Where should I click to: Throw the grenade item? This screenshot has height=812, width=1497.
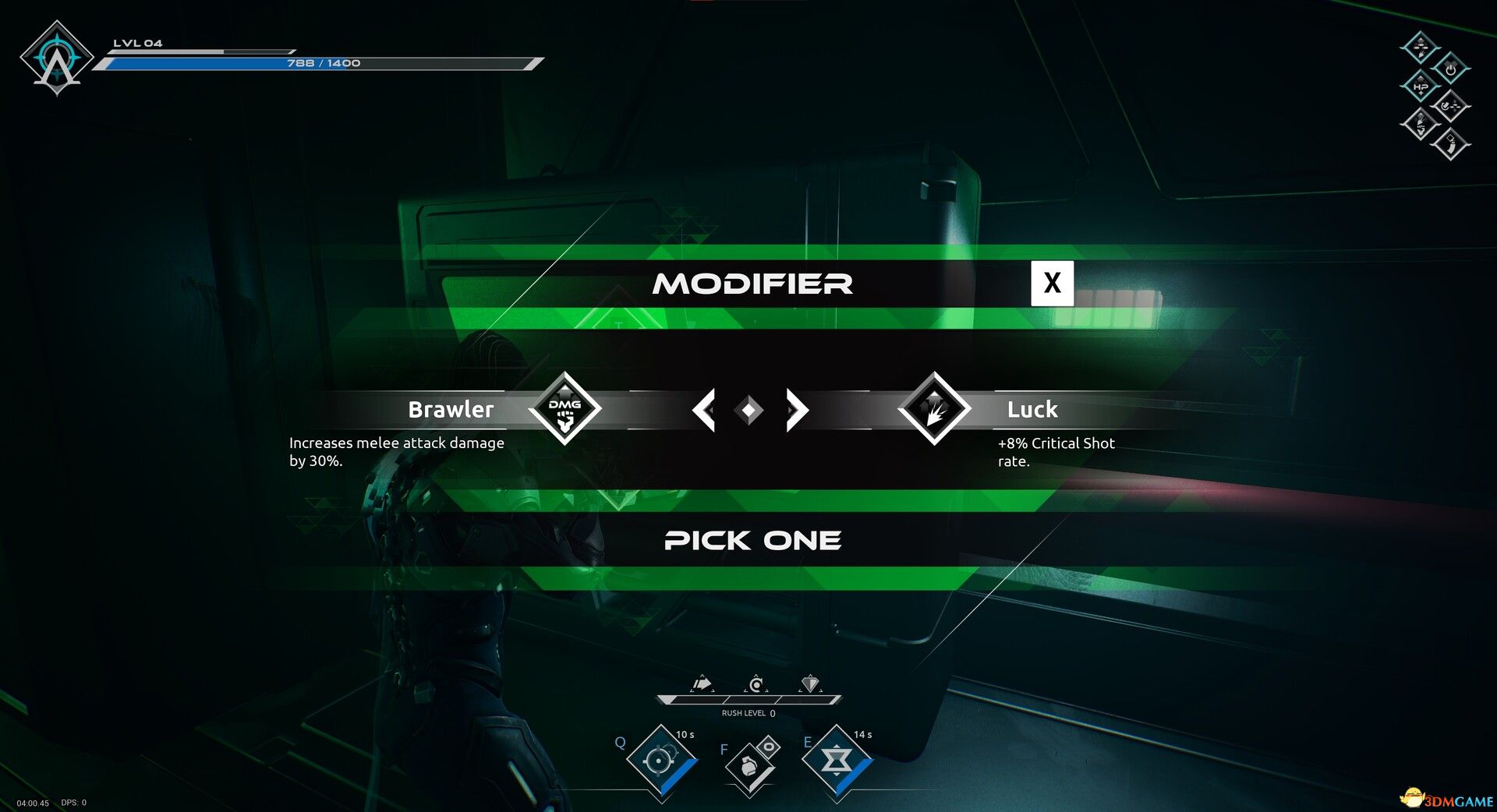(x=749, y=765)
